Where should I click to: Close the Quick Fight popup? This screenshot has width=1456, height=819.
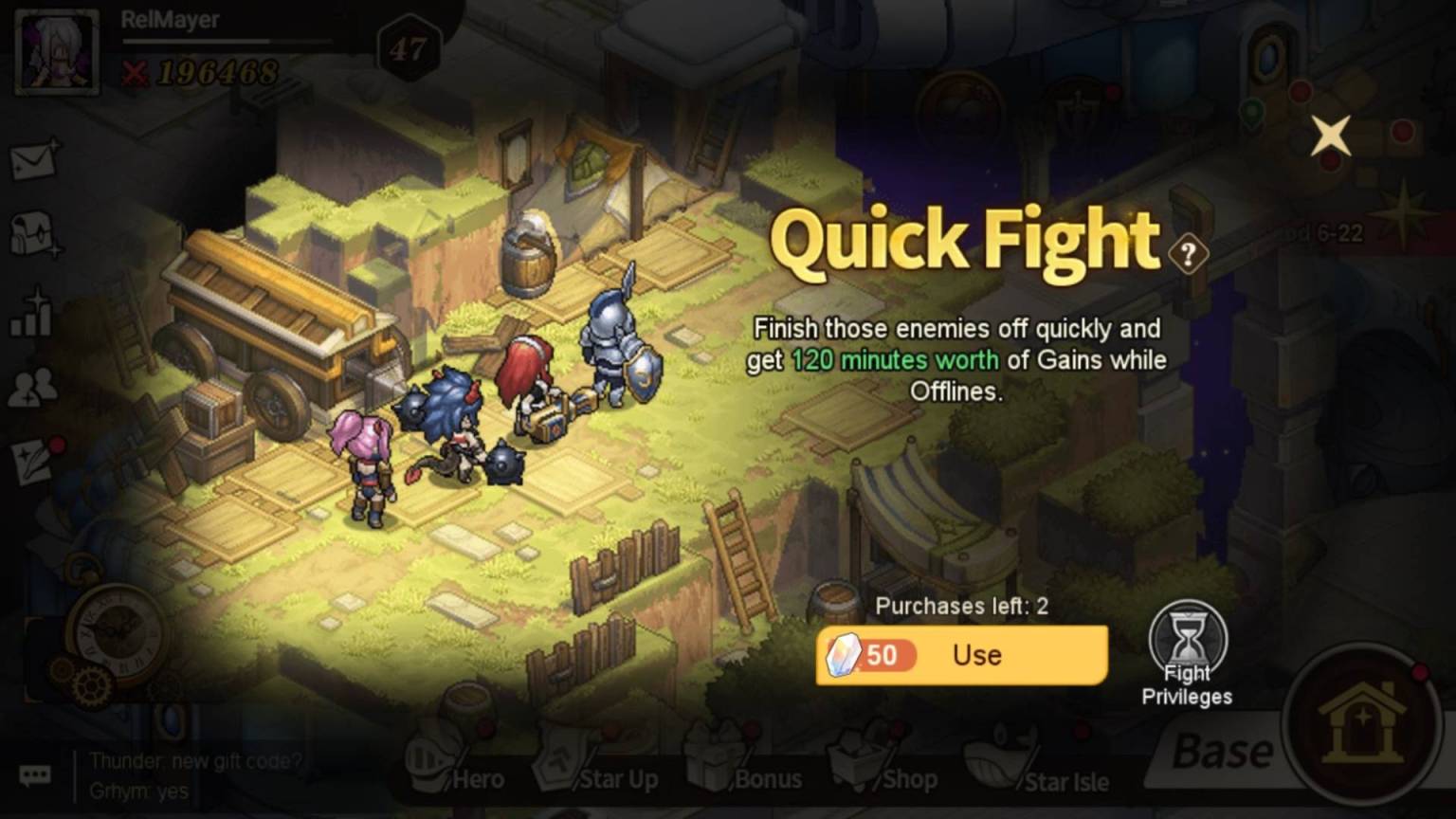click(x=1331, y=136)
